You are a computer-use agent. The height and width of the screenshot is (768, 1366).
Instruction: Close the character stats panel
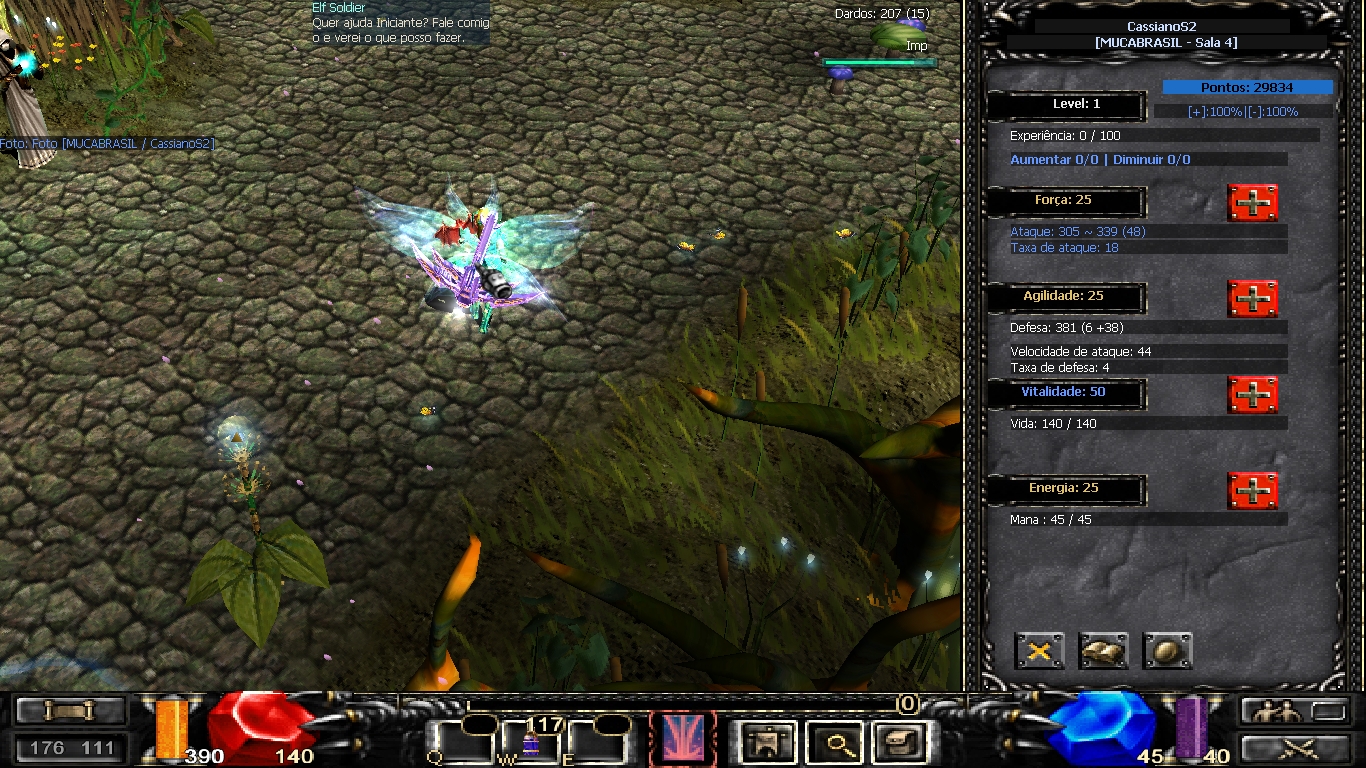pyautogui.click(x=1039, y=651)
